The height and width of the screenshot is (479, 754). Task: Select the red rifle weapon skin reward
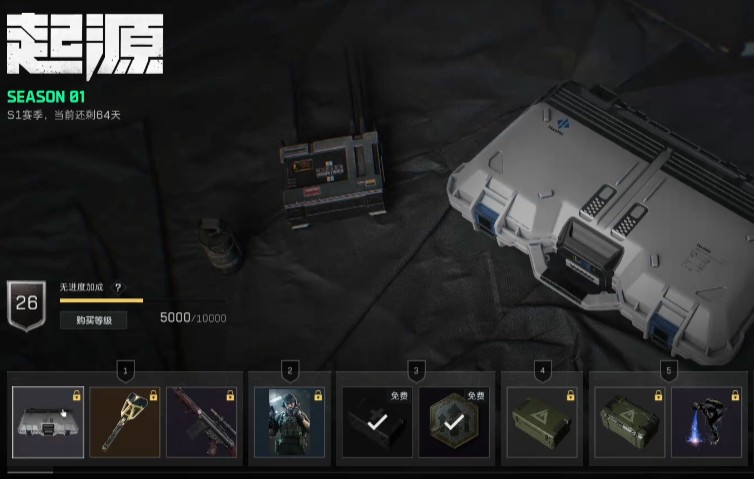pos(202,422)
